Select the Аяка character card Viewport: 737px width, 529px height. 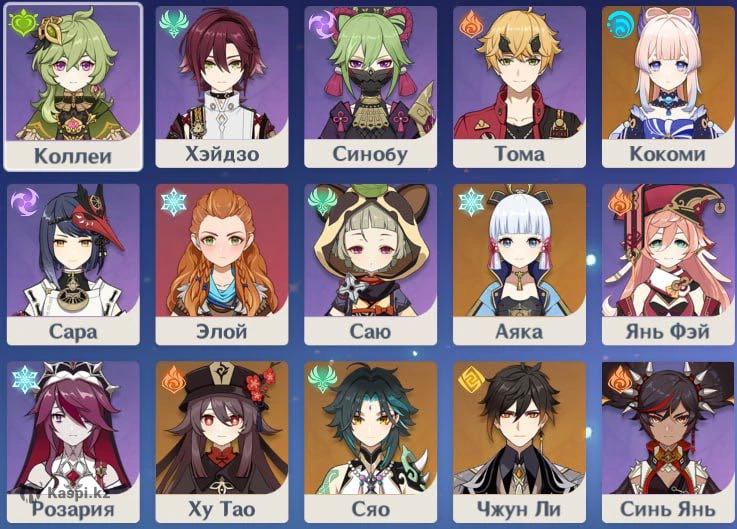(519, 264)
